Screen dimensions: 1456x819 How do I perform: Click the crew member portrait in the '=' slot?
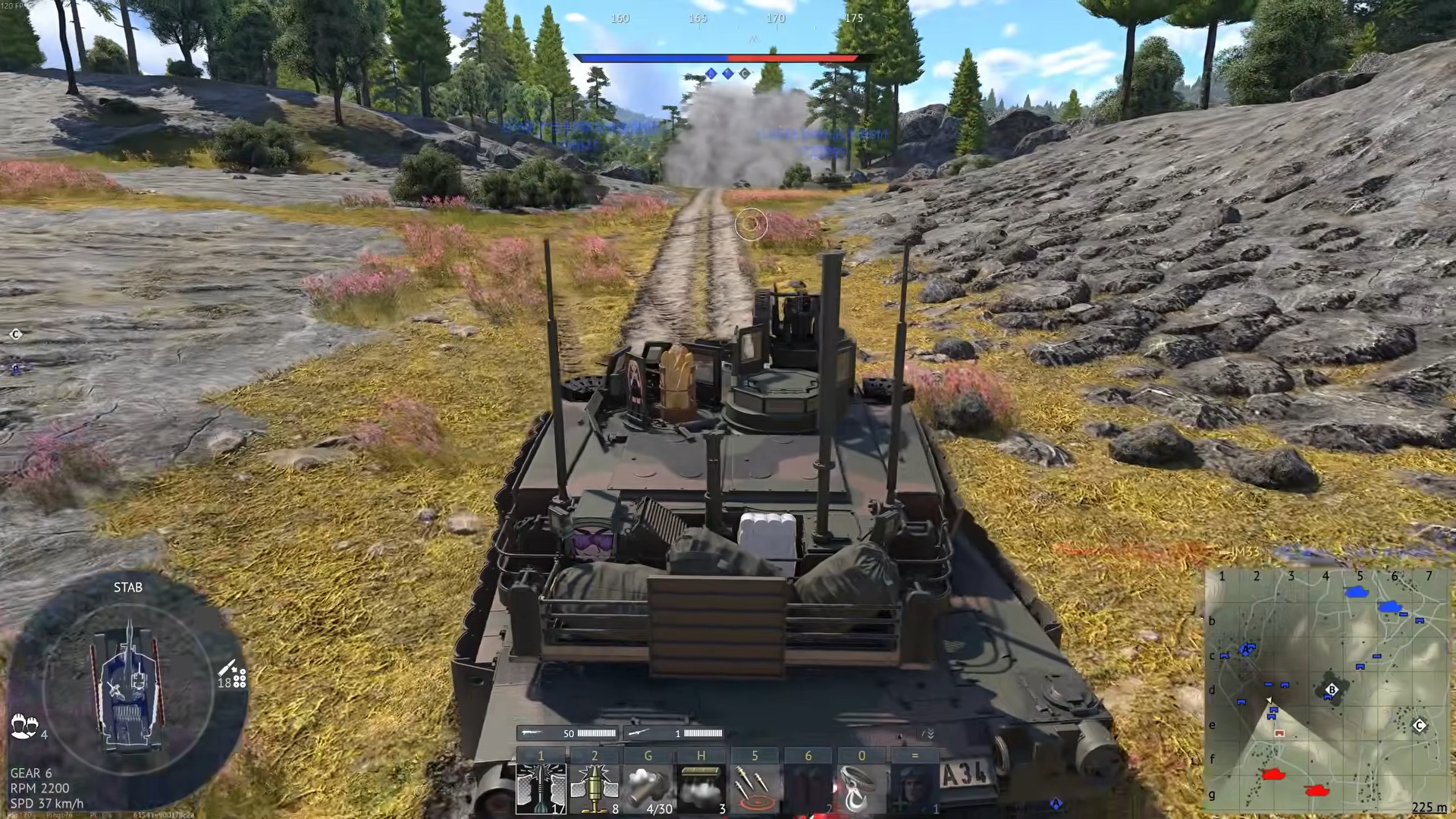click(x=914, y=786)
